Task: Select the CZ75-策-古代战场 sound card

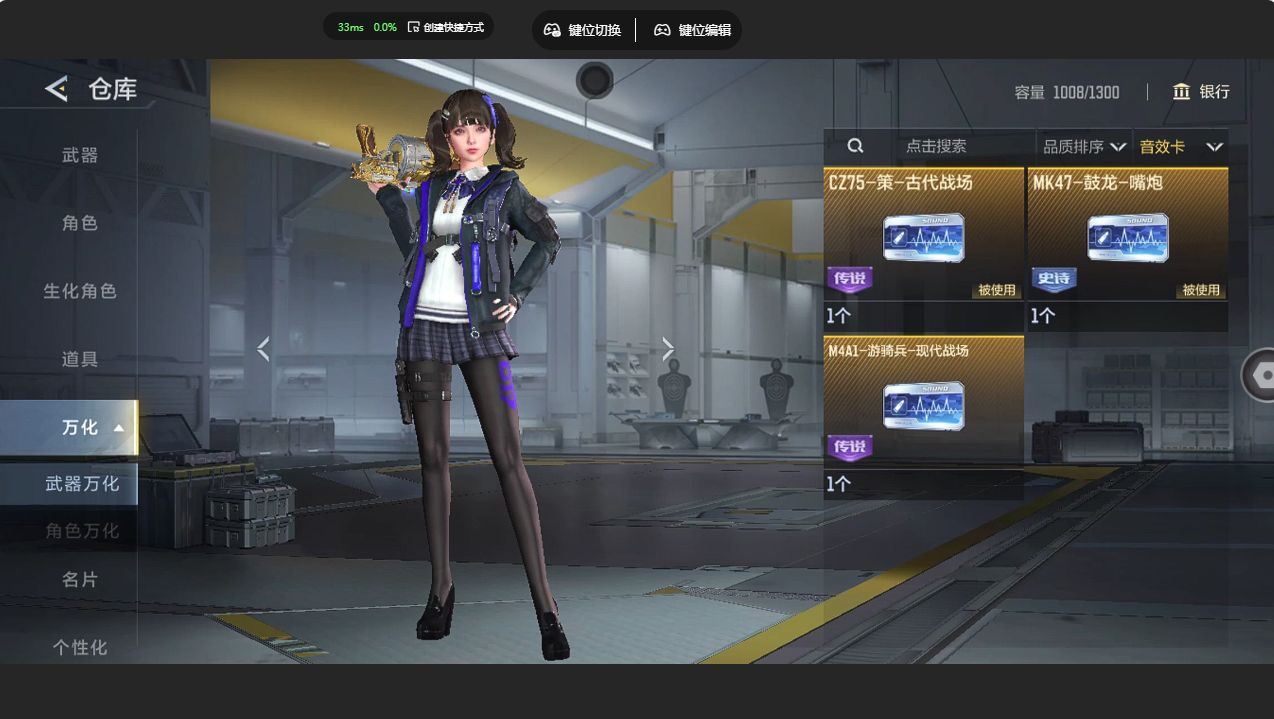Action: coord(923,240)
